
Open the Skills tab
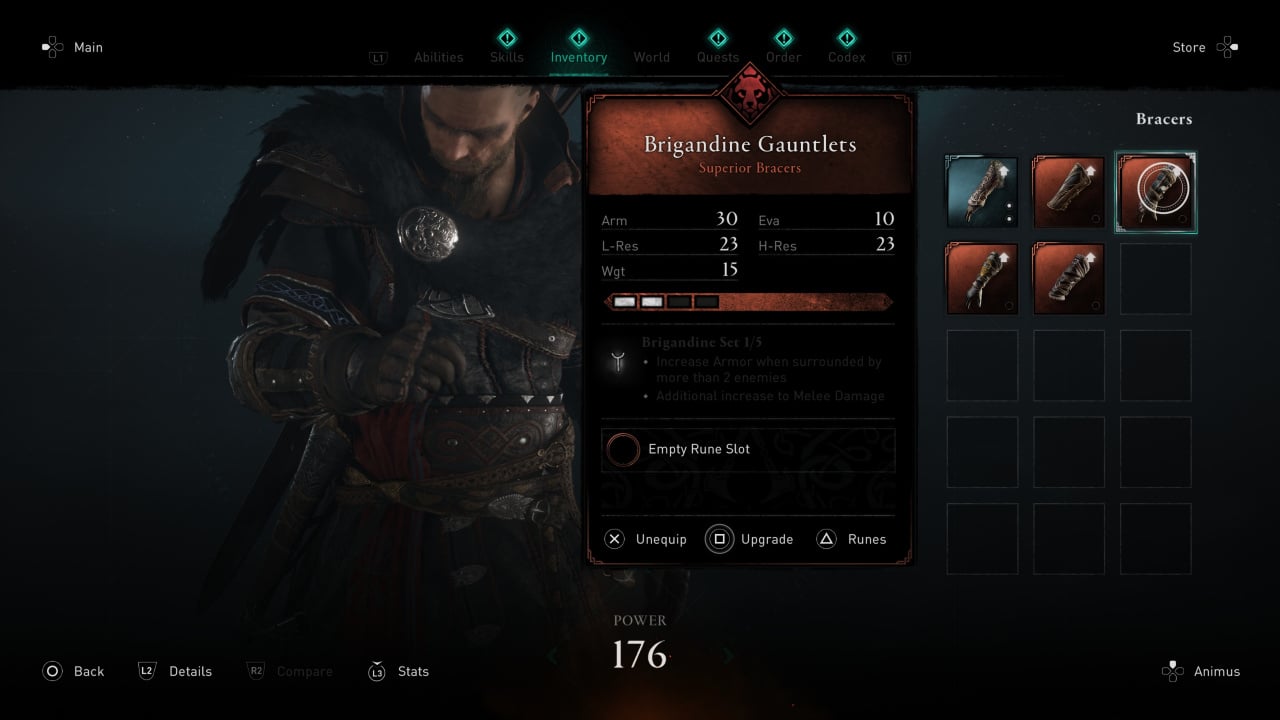tap(507, 57)
